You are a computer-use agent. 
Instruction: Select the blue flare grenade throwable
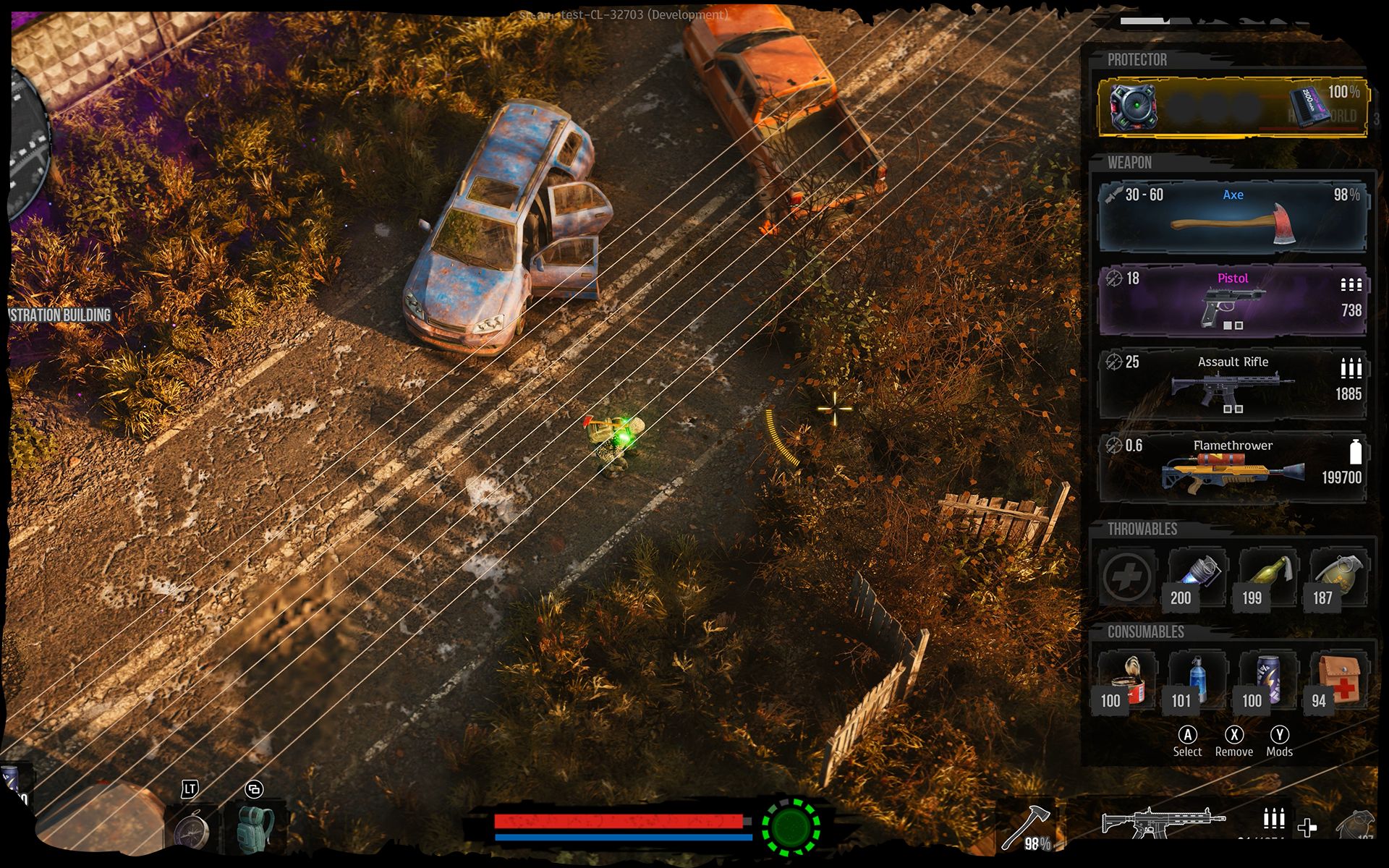click(1197, 577)
